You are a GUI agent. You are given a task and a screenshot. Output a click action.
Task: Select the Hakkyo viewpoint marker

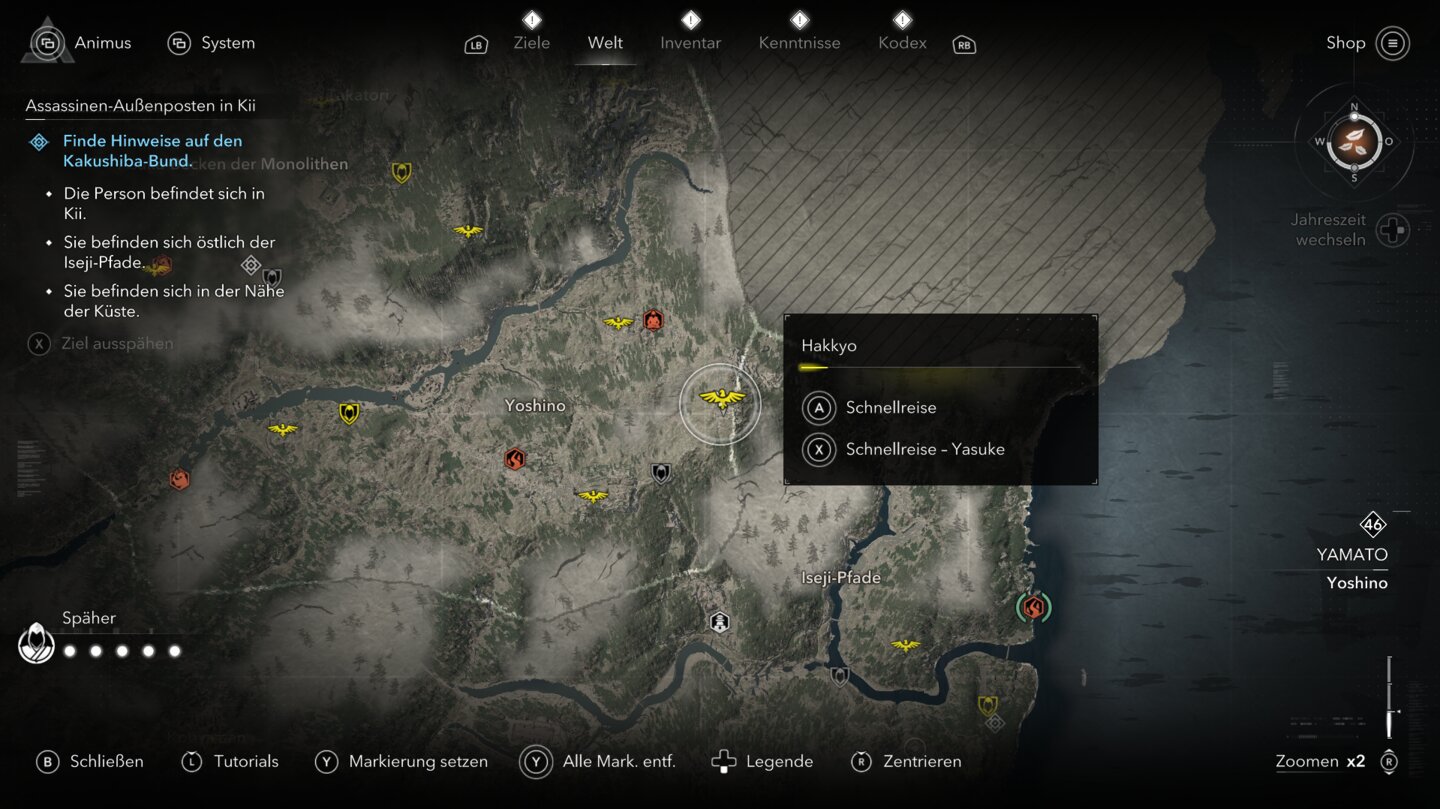tap(721, 401)
